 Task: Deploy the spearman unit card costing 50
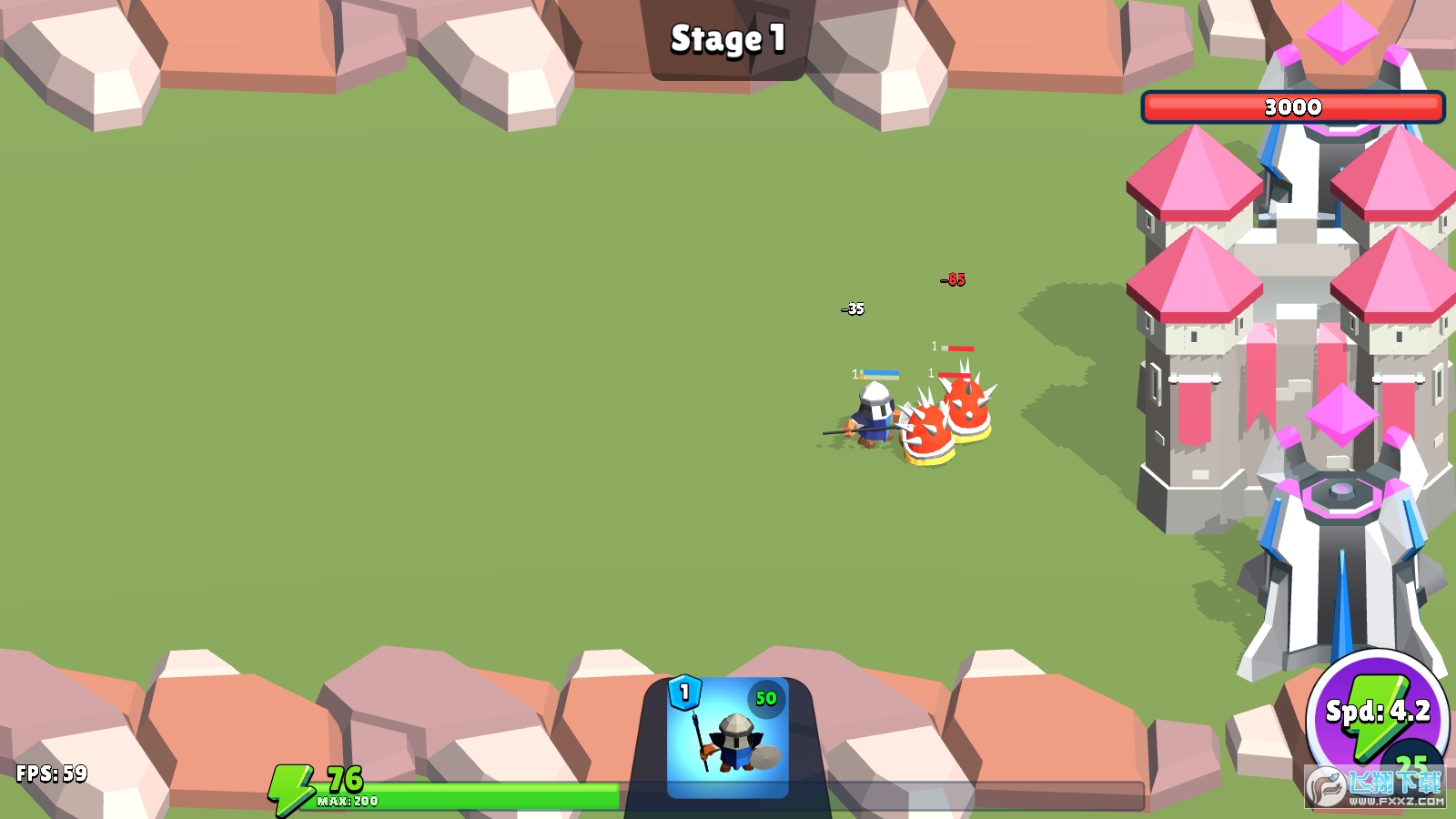728,737
